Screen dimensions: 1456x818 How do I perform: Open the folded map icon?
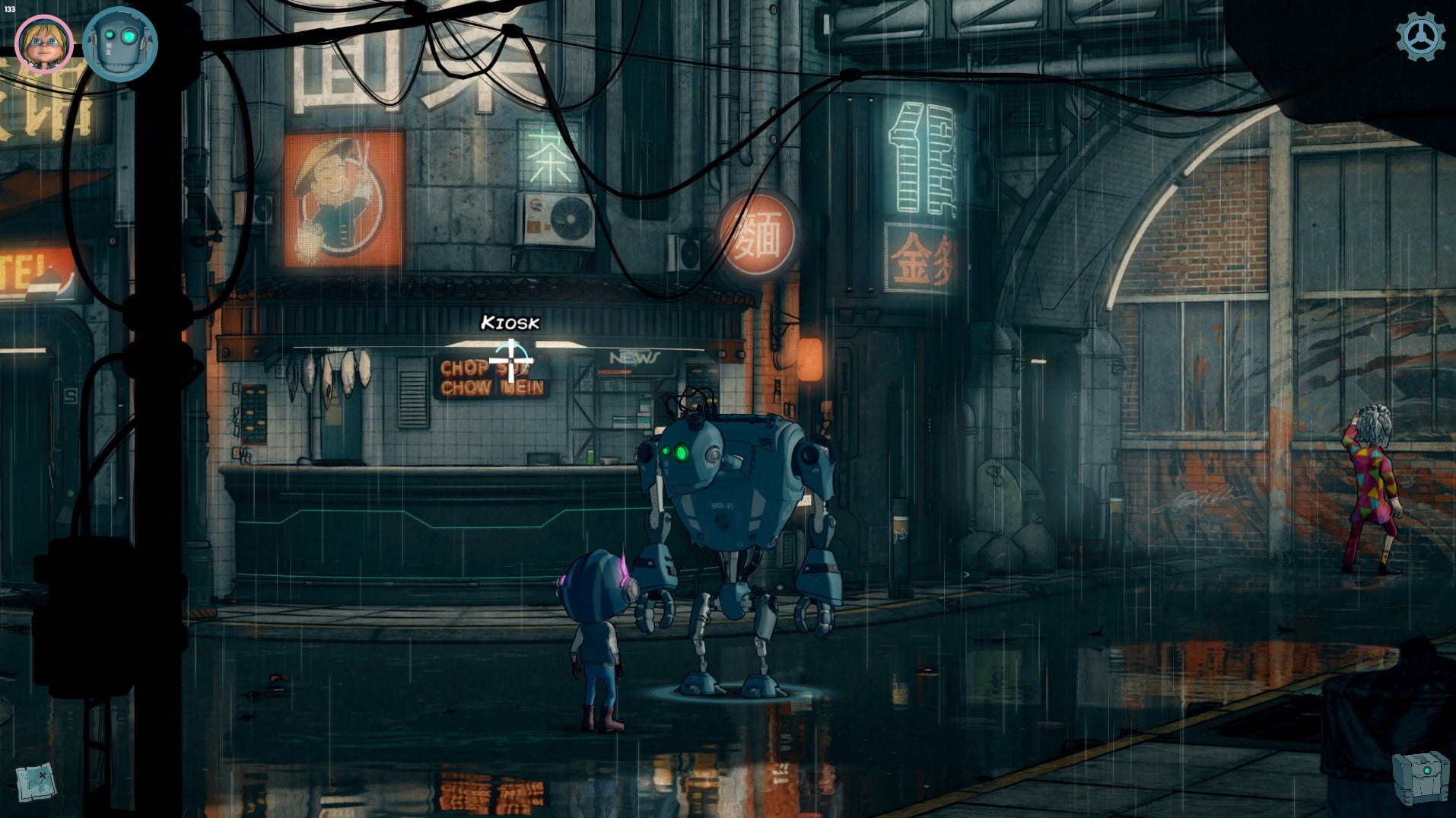[36, 781]
